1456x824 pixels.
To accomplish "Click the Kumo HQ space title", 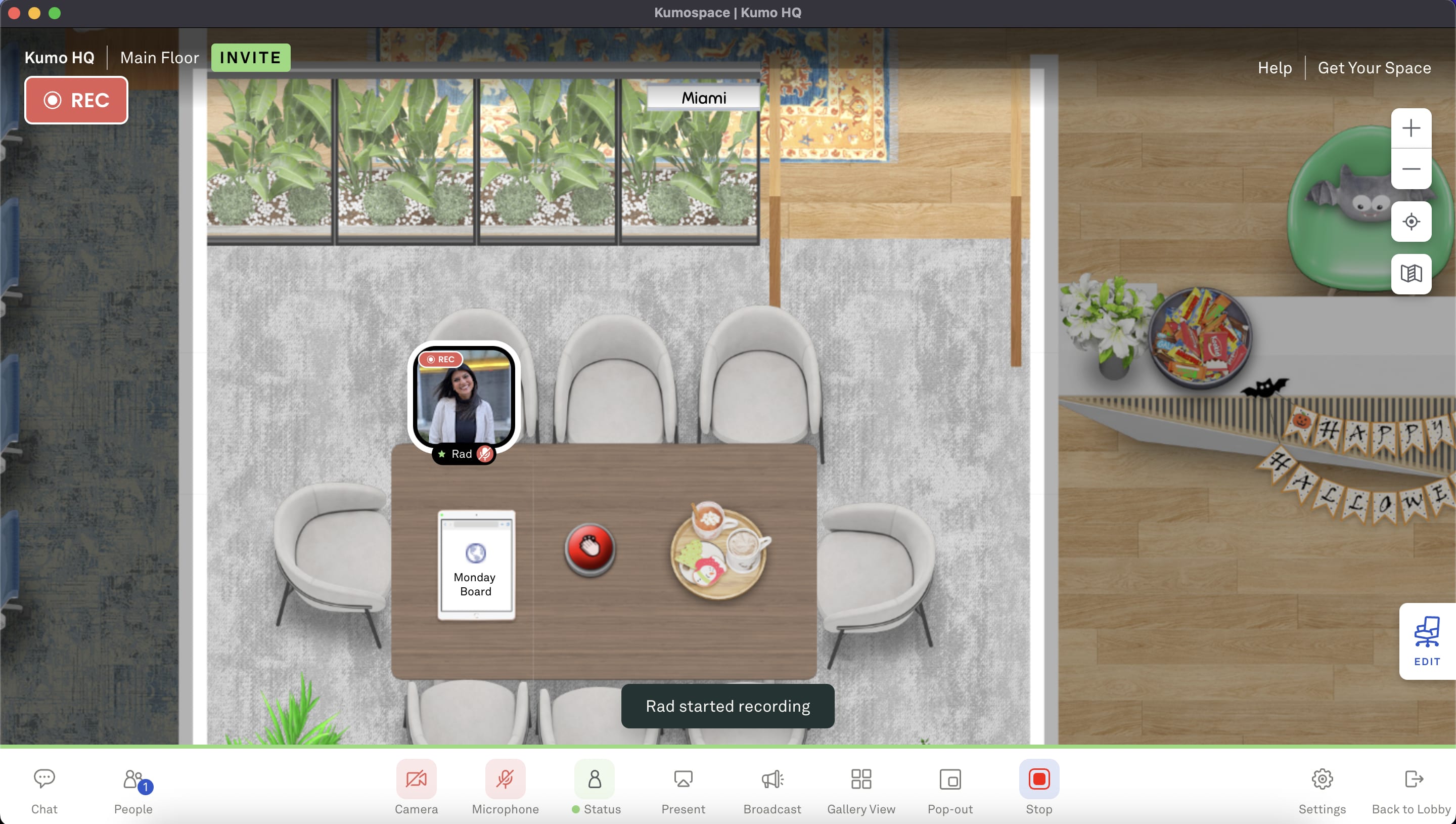I will (59, 57).
